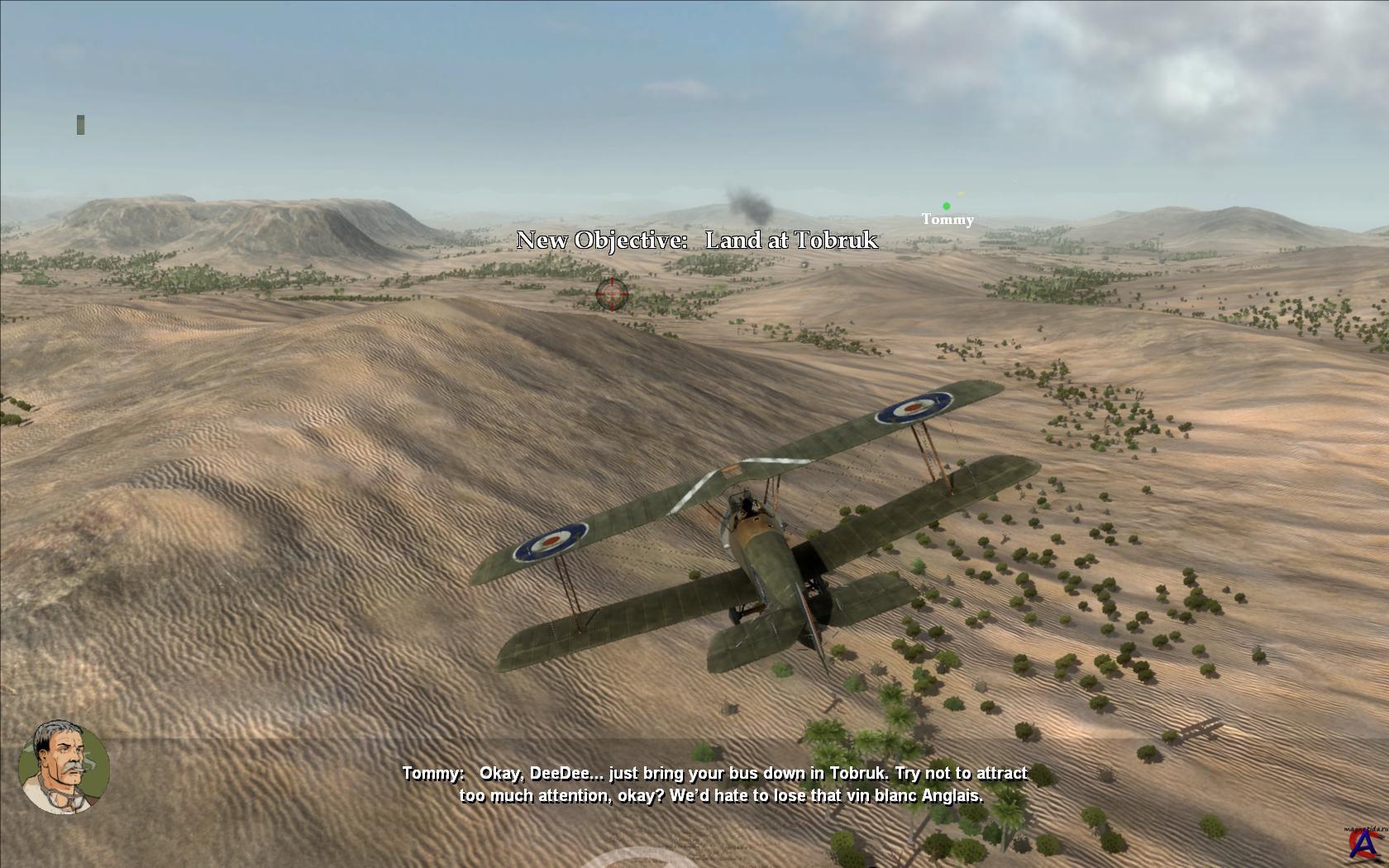Click the Land at Tobruk objective notice
This screenshot has width=1389, height=868.
697,241
